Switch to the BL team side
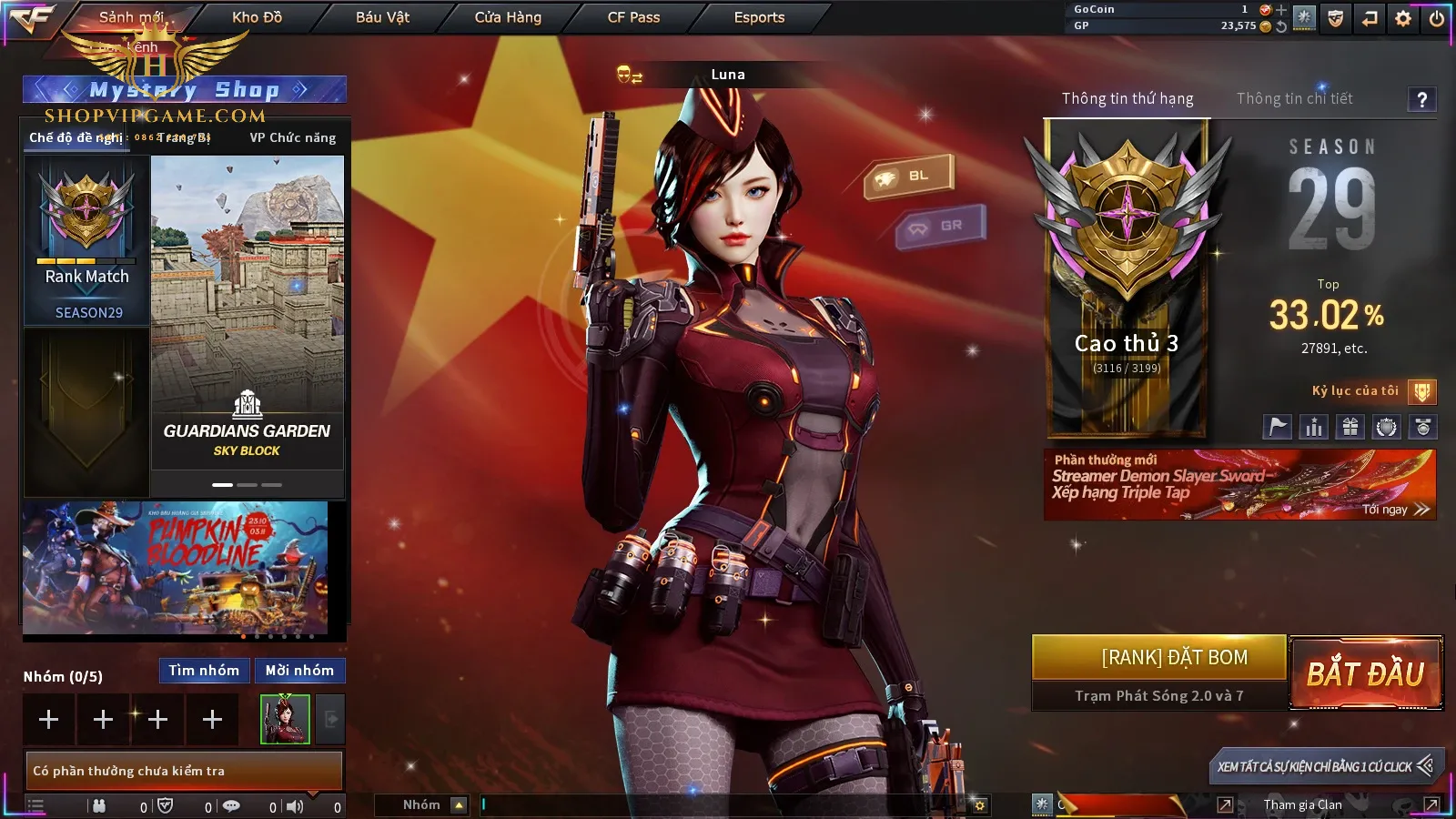 coord(908,176)
